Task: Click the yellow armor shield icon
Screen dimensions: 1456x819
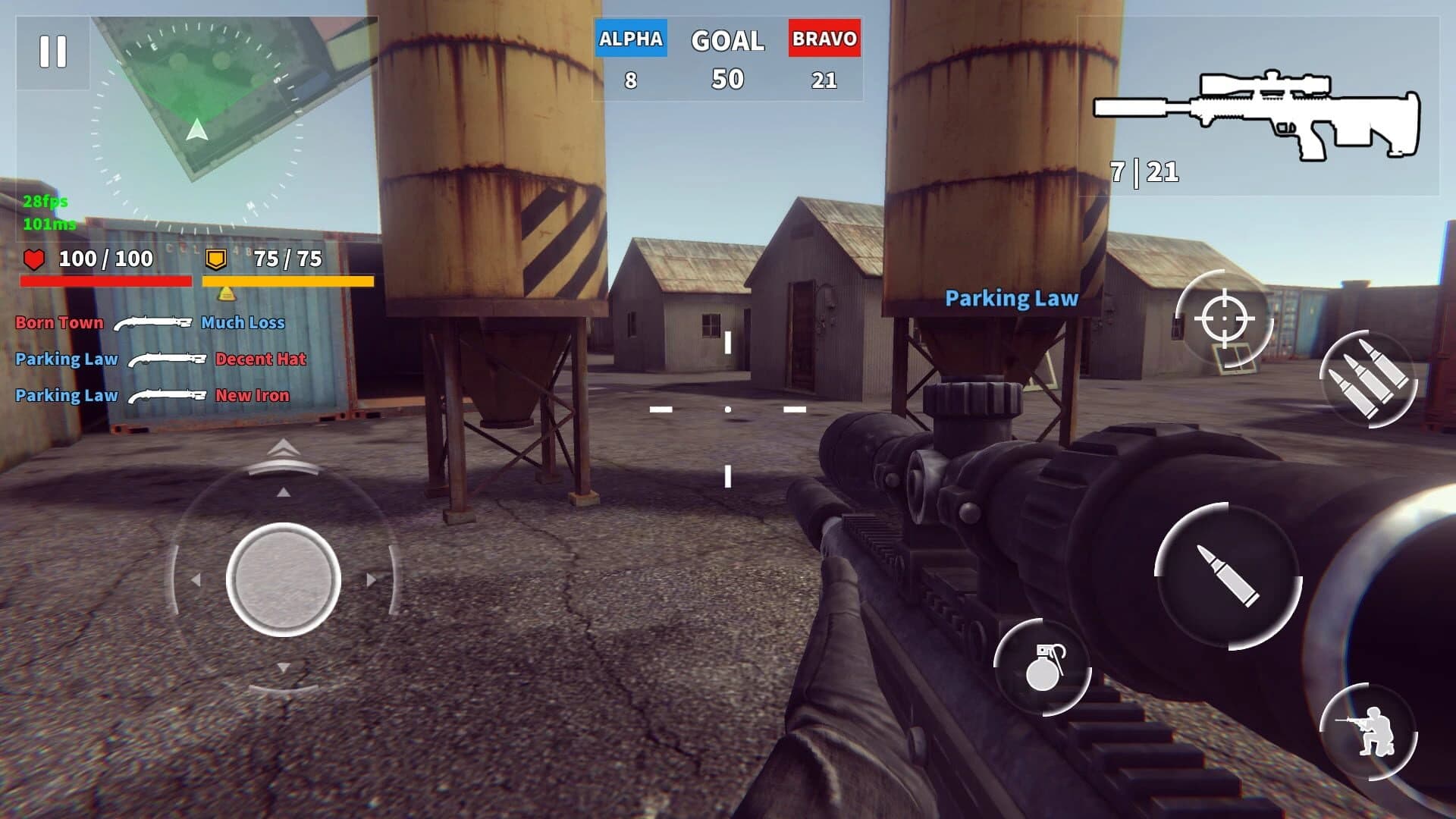Action: 218,260
